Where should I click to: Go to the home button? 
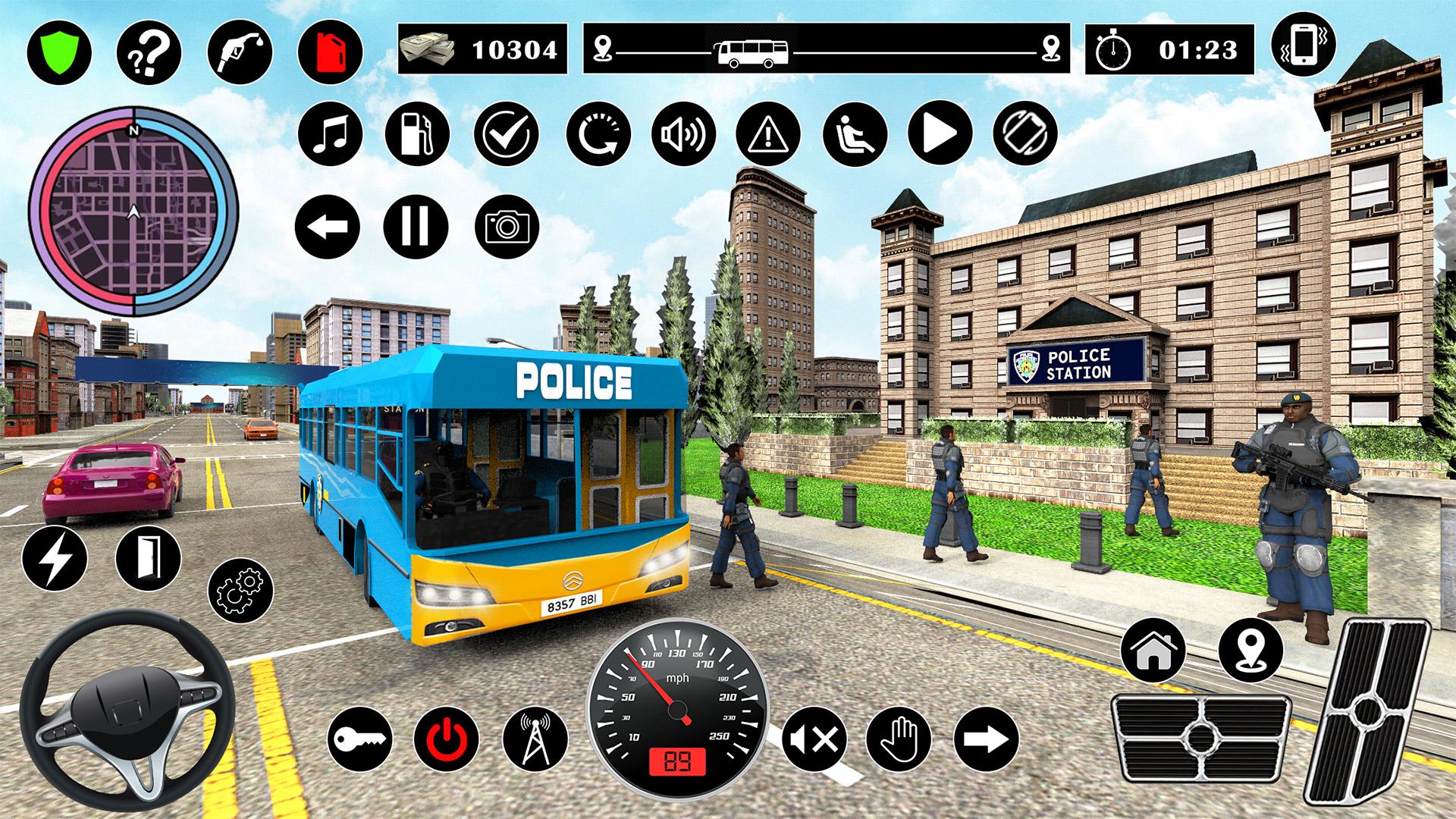[x=1153, y=649]
